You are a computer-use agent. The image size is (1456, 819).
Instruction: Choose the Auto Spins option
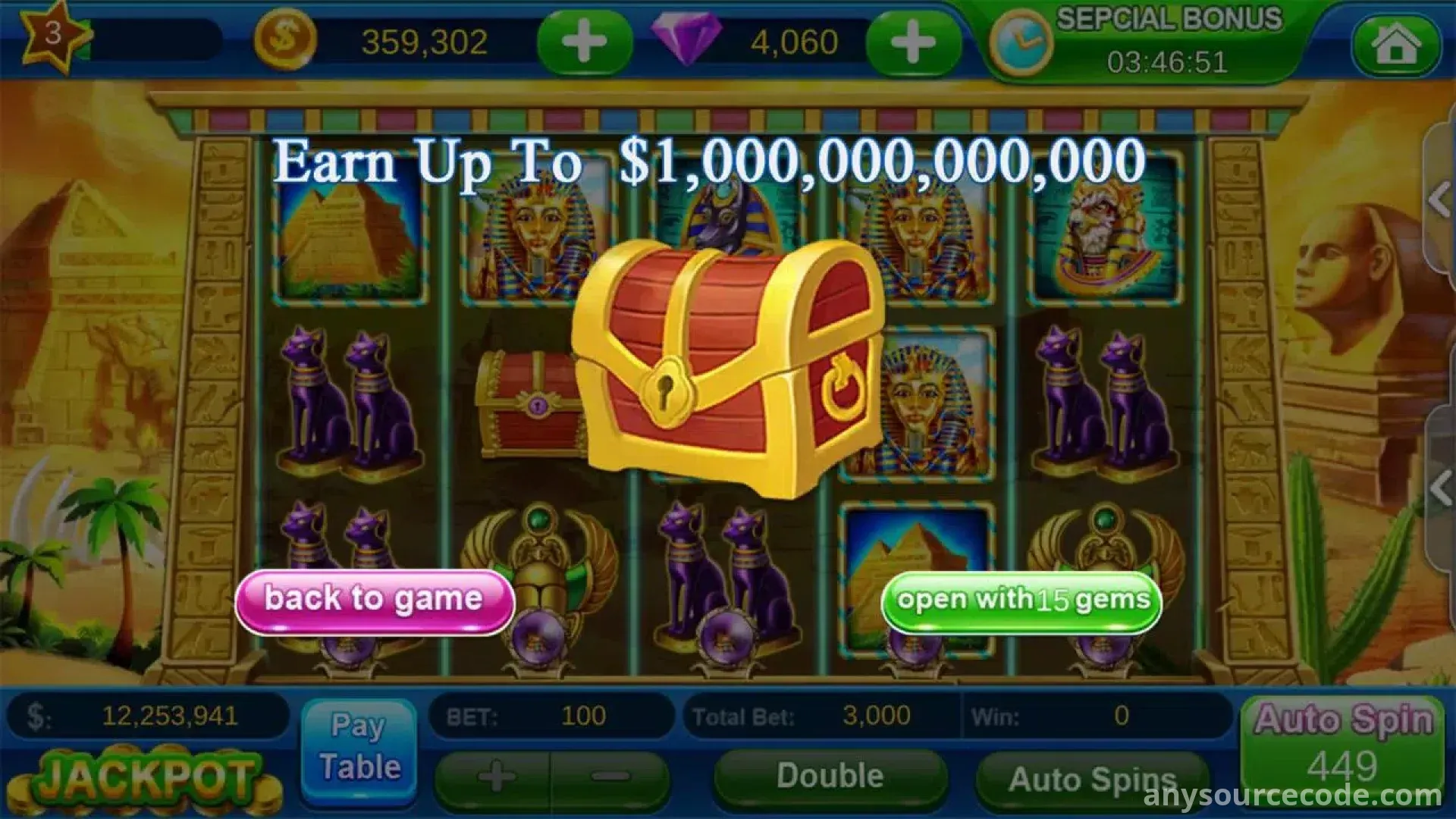pyautogui.click(x=1090, y=779)
